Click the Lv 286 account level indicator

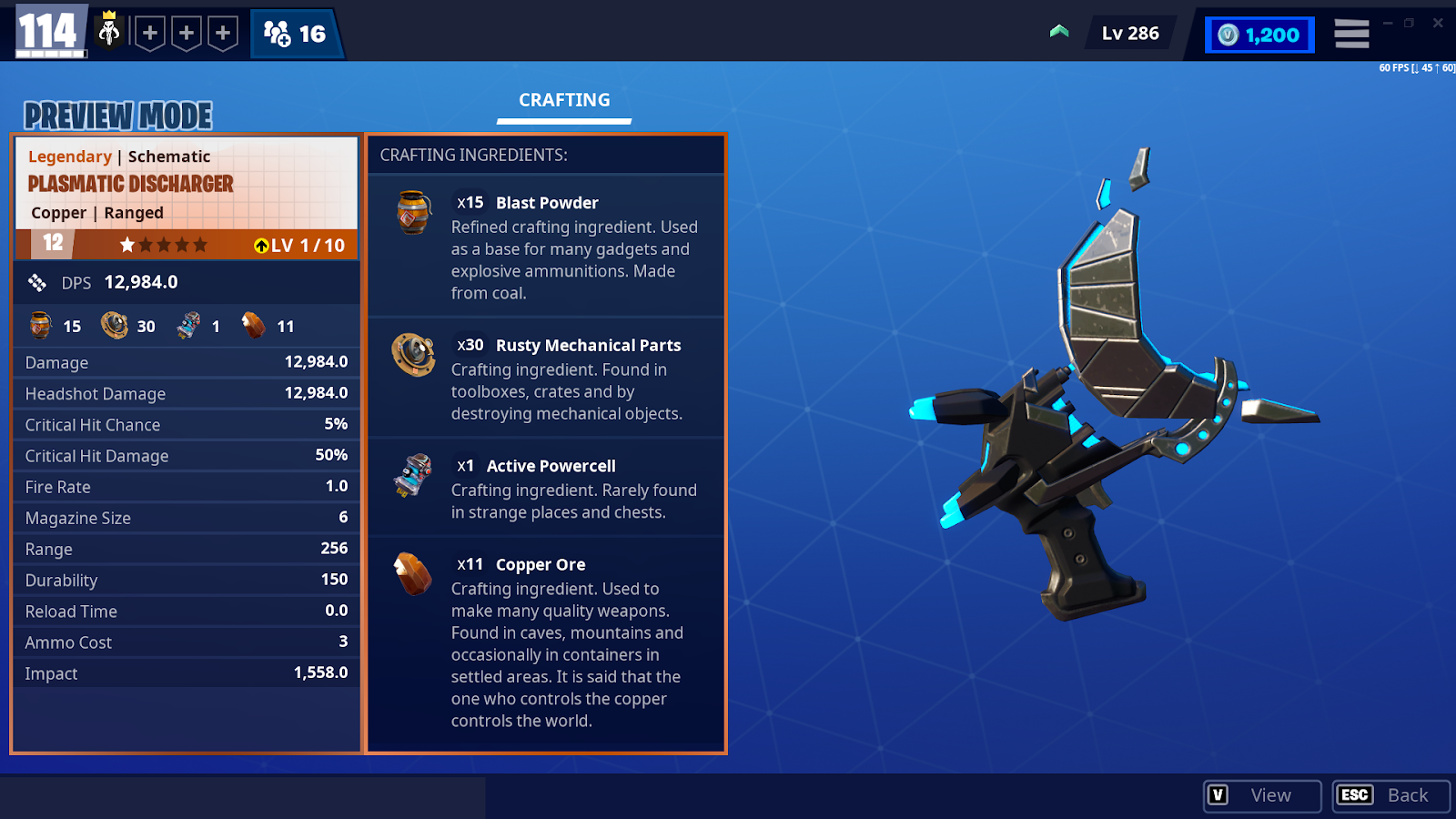(x=1130, y=34)
